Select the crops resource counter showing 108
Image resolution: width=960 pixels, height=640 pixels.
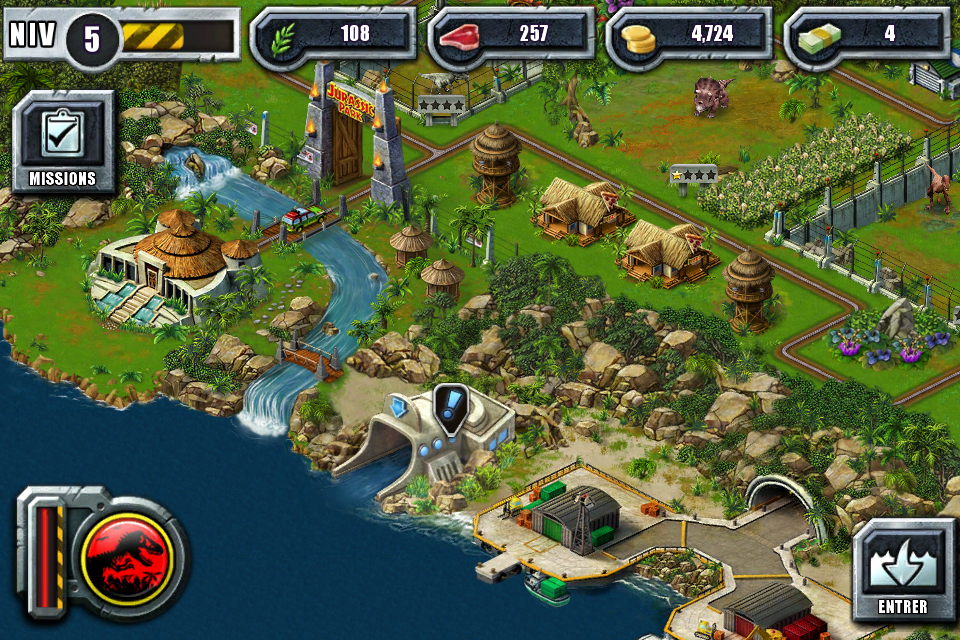click(x=332, y=34)
